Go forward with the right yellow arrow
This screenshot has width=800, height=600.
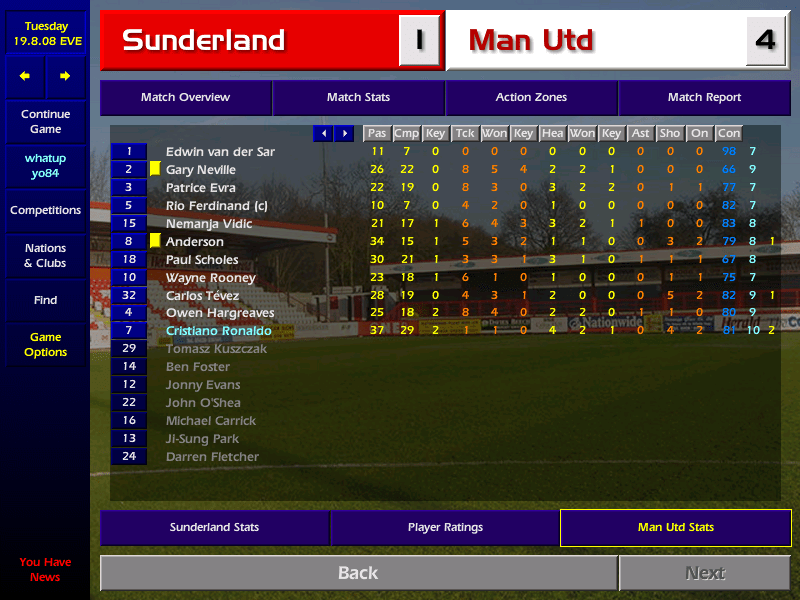point(65,76)
